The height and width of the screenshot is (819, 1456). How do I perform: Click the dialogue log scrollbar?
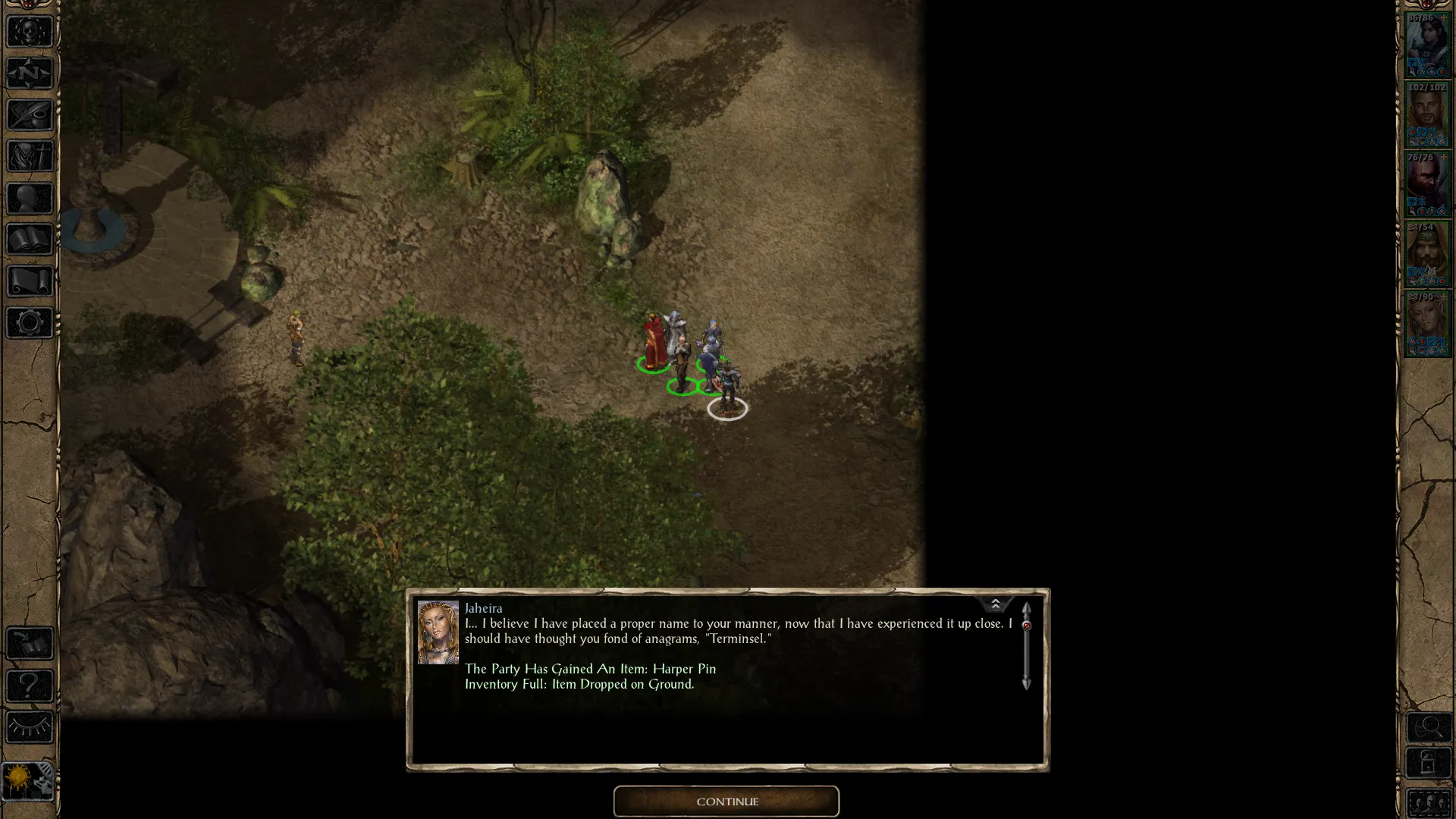(1026, 646)
